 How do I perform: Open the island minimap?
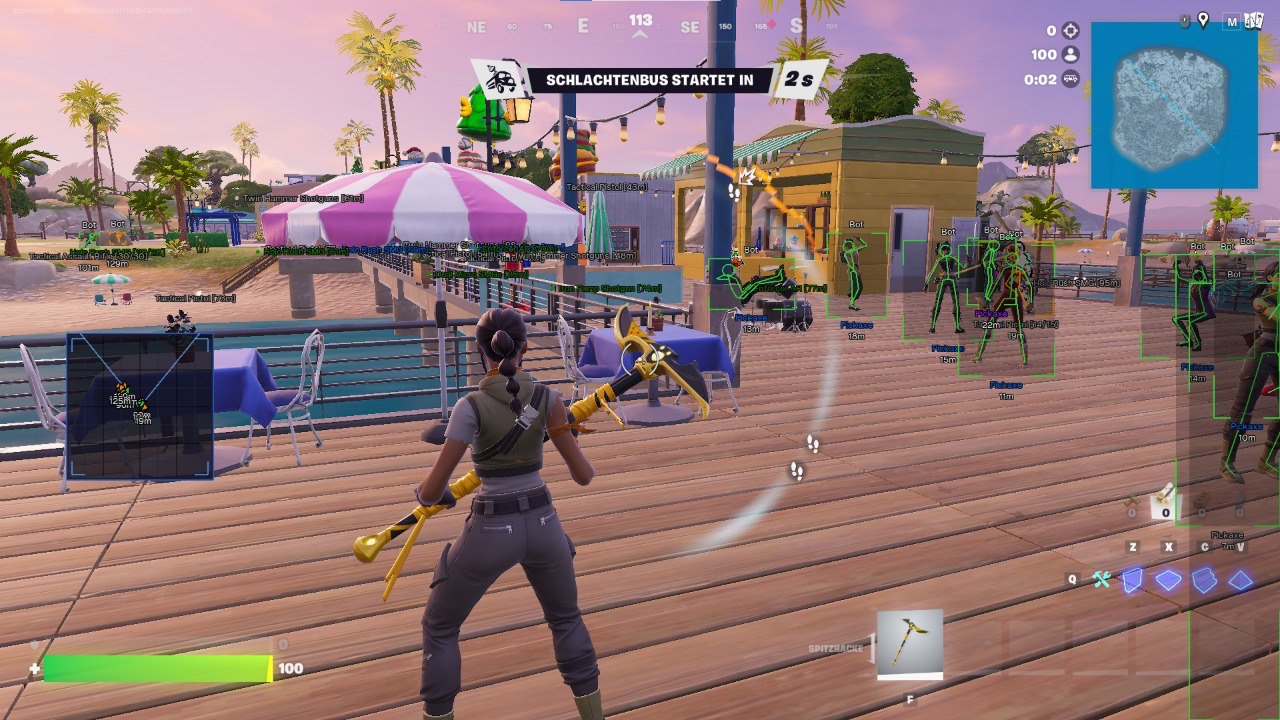point(1173,105)
